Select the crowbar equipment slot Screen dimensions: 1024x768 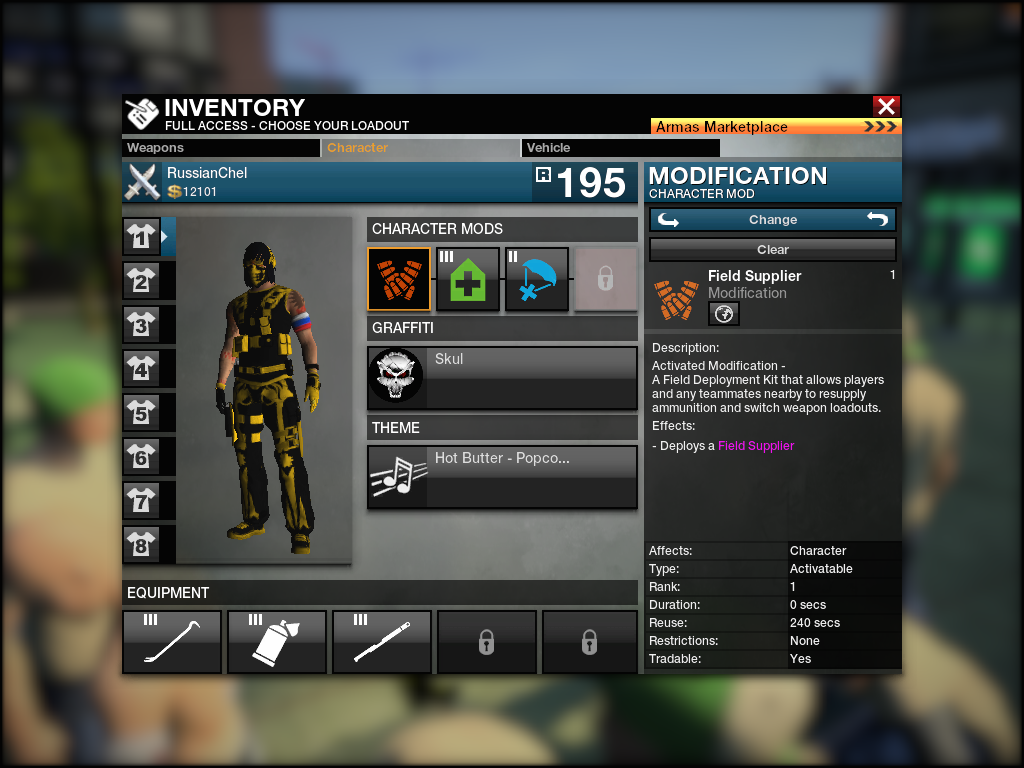point(172,642)
